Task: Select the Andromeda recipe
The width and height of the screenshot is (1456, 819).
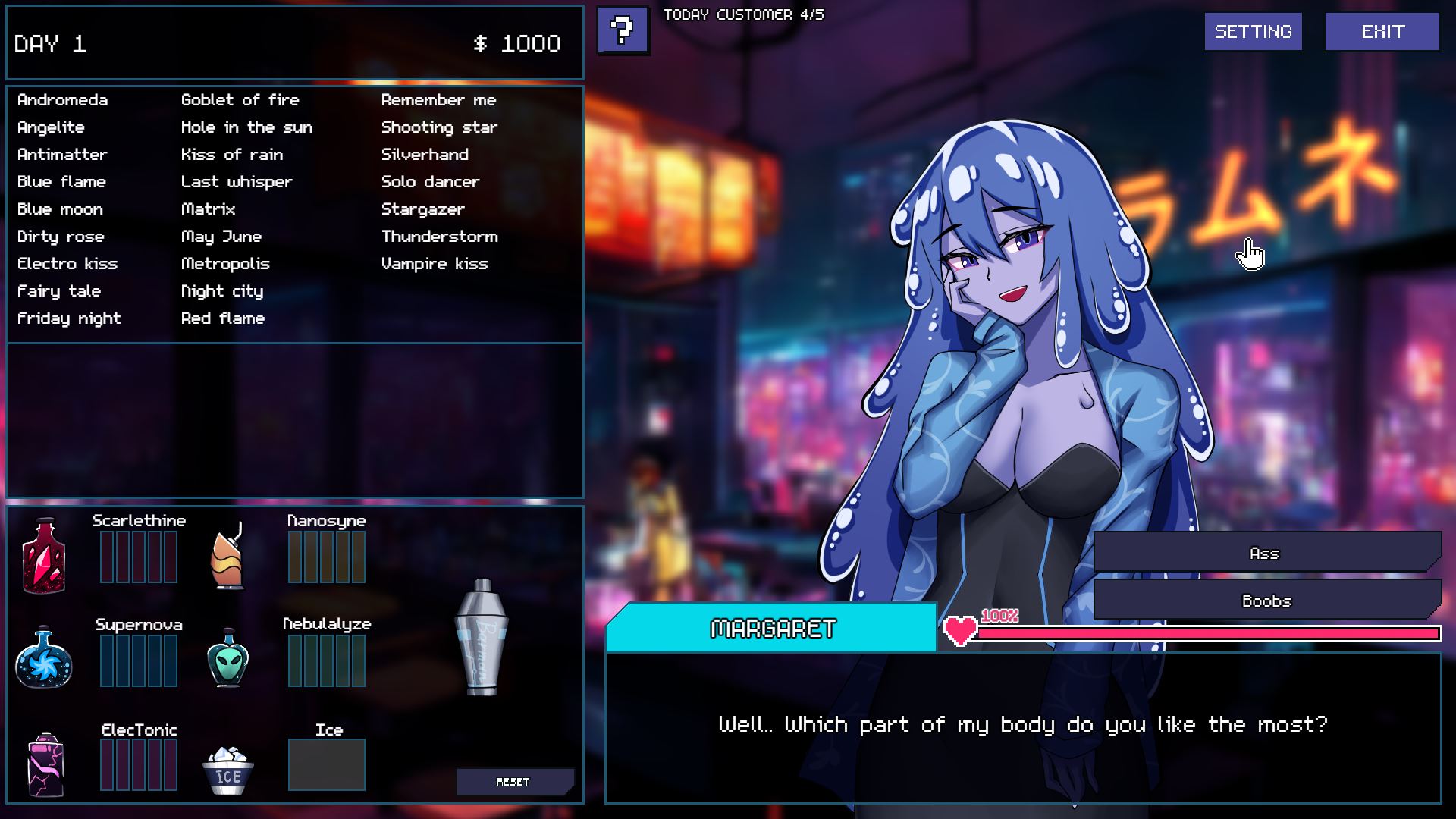Action: tap(62, 100)
